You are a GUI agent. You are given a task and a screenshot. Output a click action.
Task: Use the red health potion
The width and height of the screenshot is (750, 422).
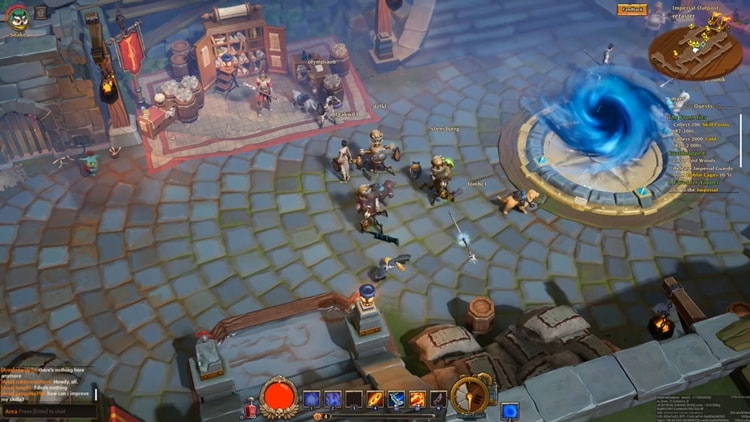(251, 408)
